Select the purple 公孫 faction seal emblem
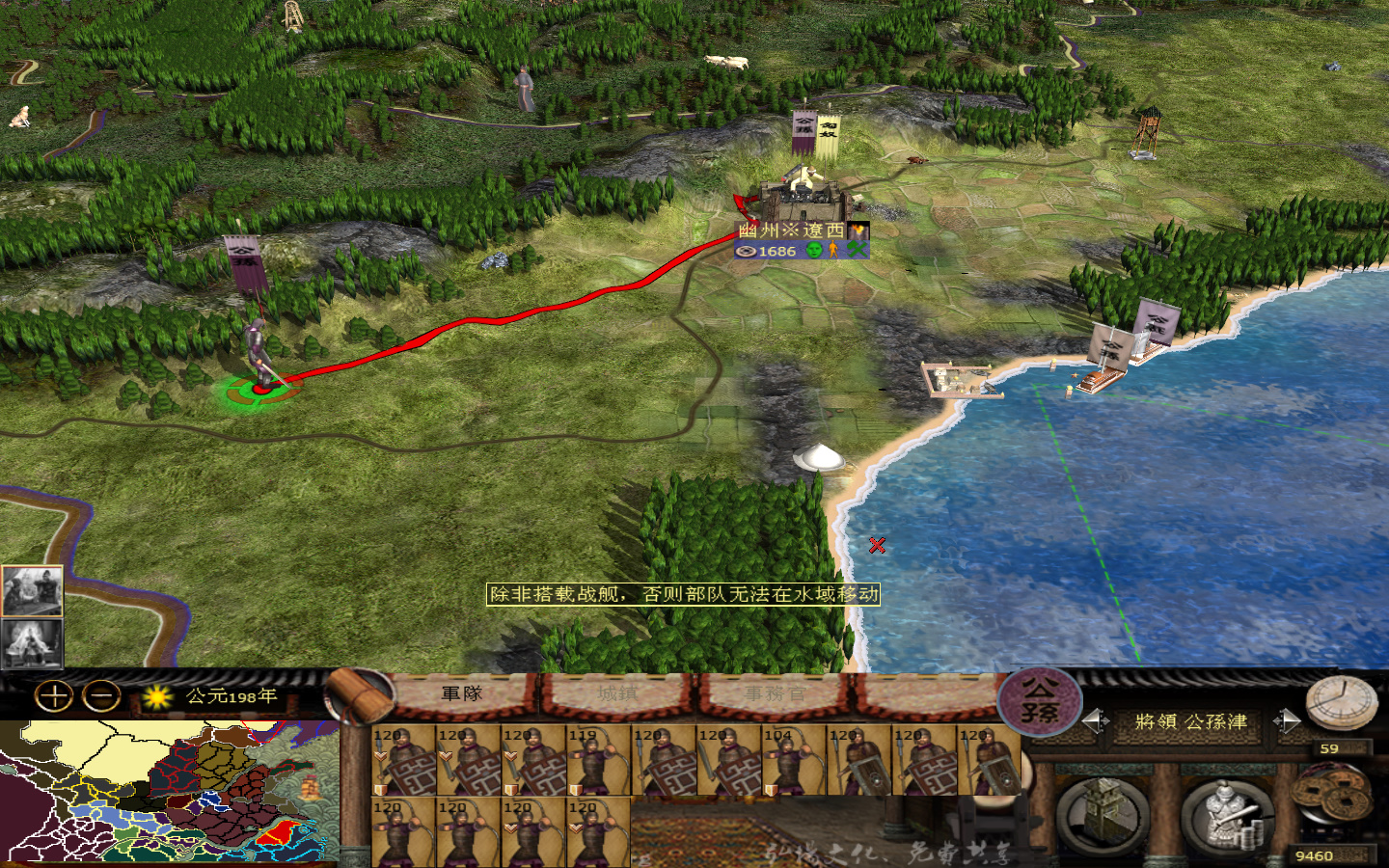 pos(1042,704)
